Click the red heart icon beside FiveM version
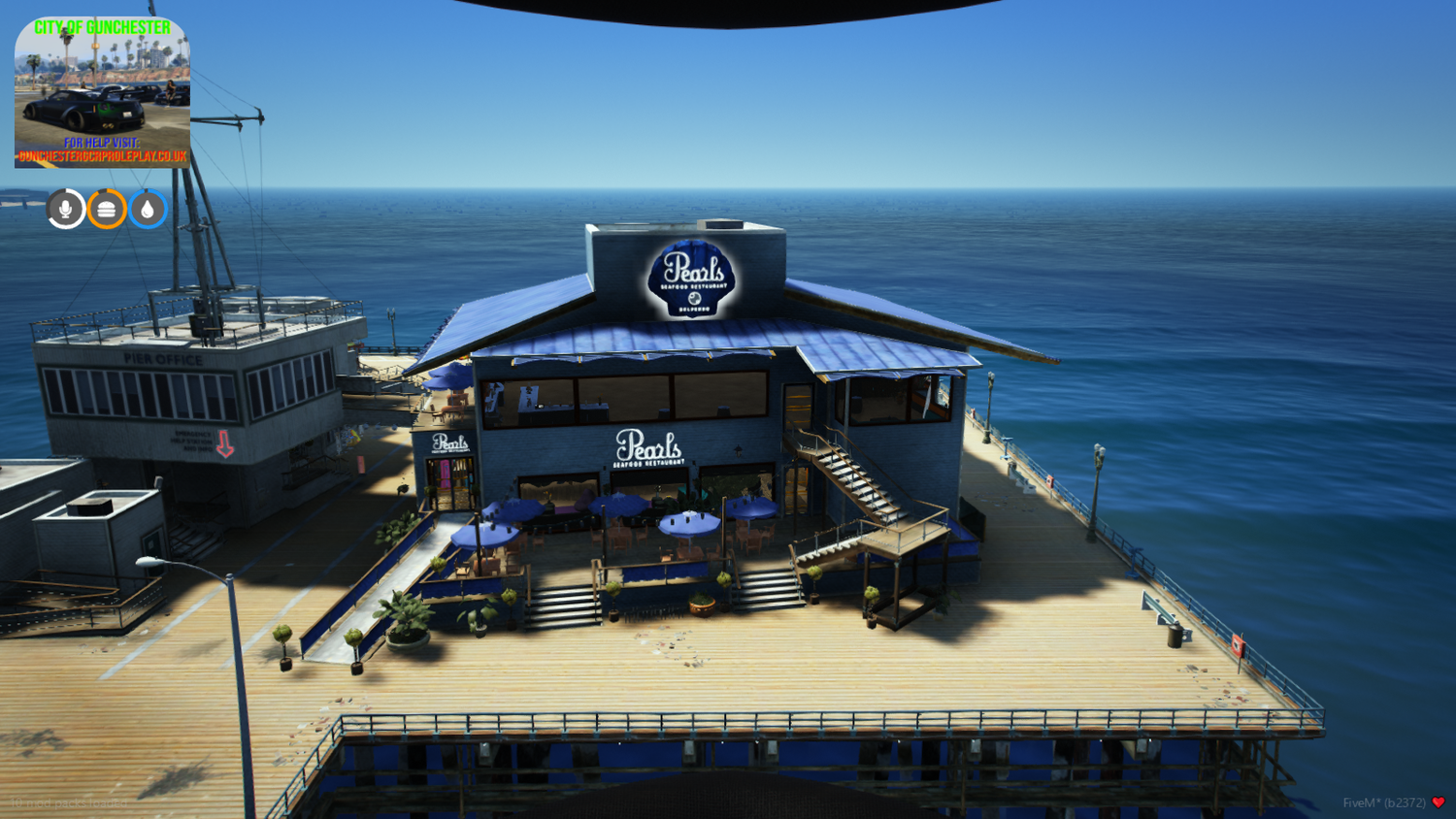Image resolution: width=1456 pixels, height=819 pixels. pyautogui.click(x=1437, y=803)
